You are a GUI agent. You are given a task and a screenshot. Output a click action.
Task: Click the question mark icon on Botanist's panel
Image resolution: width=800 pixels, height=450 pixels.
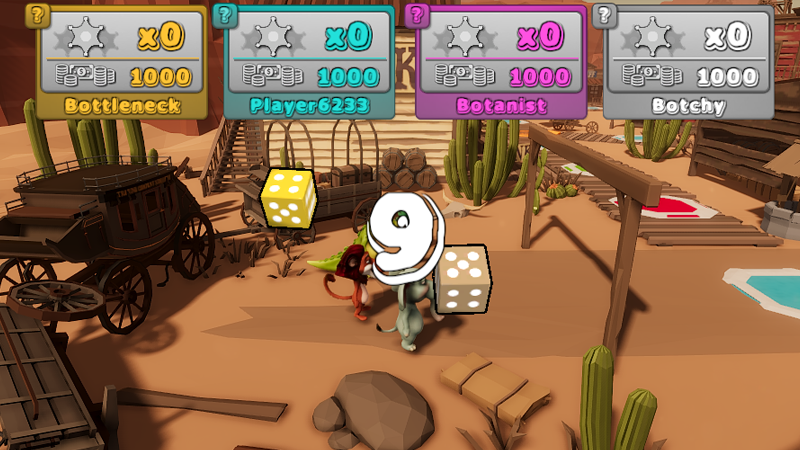point(417,15)
